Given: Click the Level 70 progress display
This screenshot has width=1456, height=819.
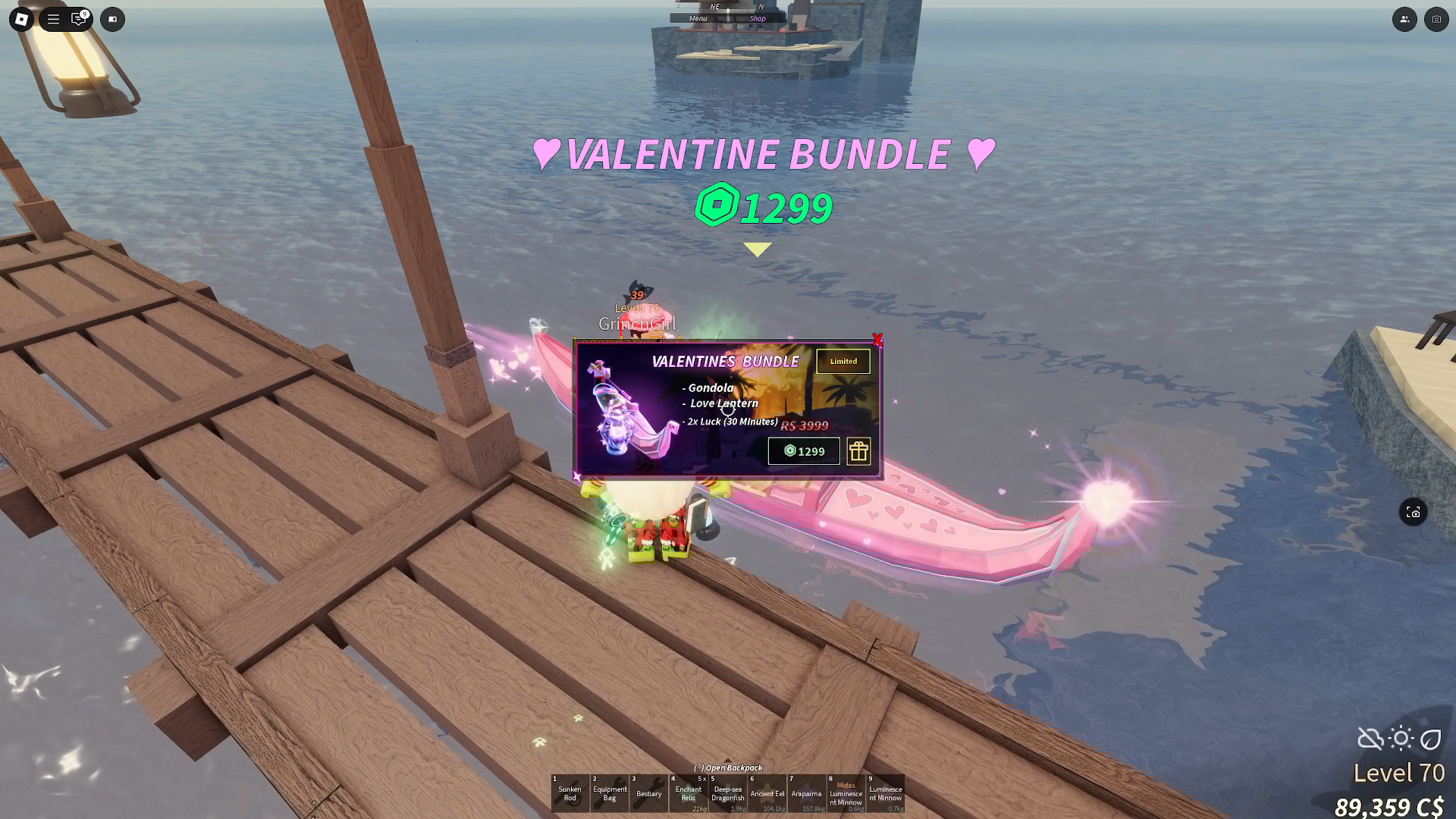Looking at the screenshot, I should [x=1399, y=773].
